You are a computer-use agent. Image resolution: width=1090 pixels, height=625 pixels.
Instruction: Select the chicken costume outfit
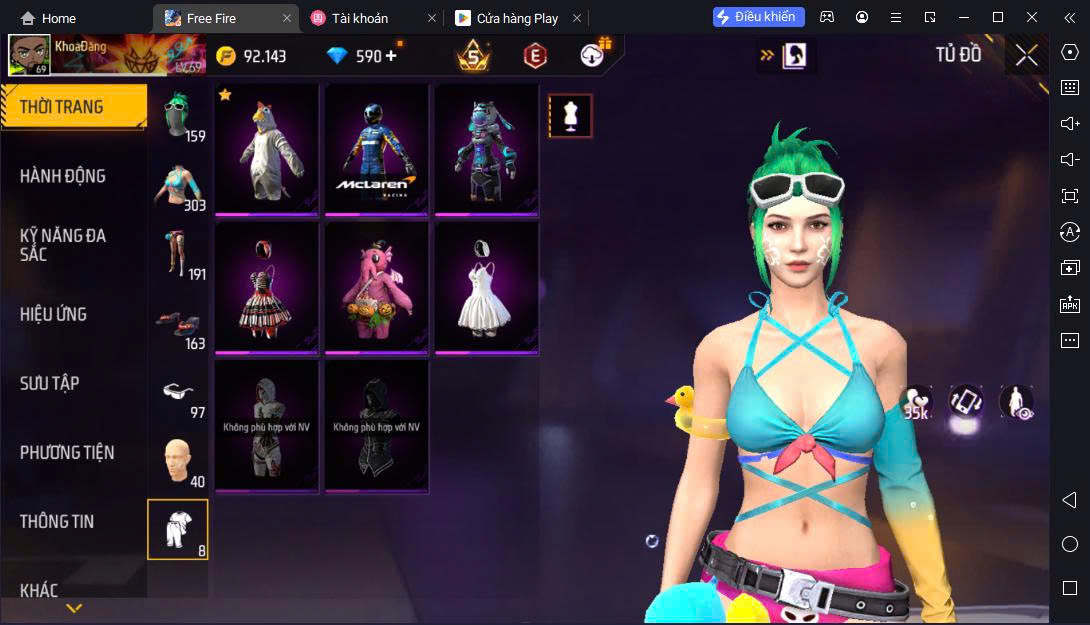pos(267,149)
